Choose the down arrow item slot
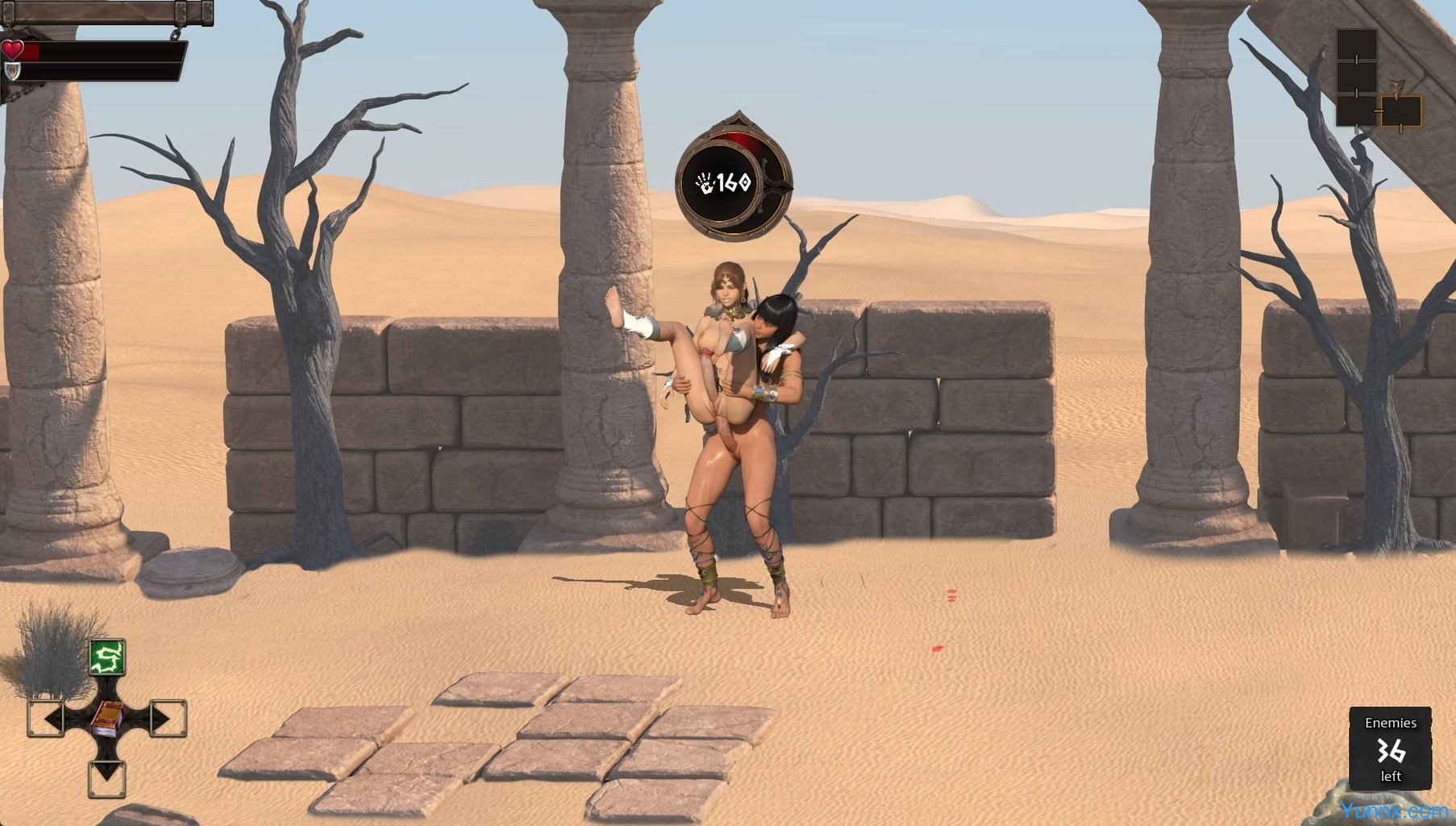 click(x=107, y=778)
